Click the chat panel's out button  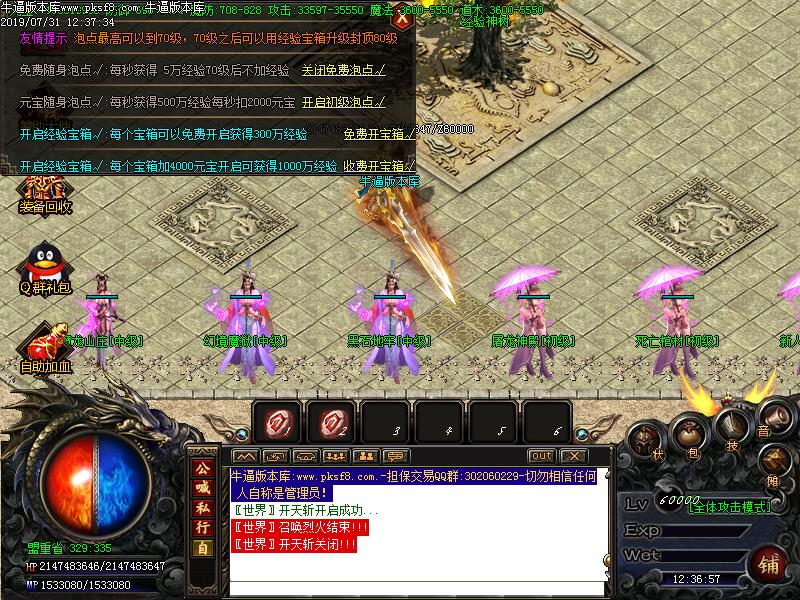(541, 456)
